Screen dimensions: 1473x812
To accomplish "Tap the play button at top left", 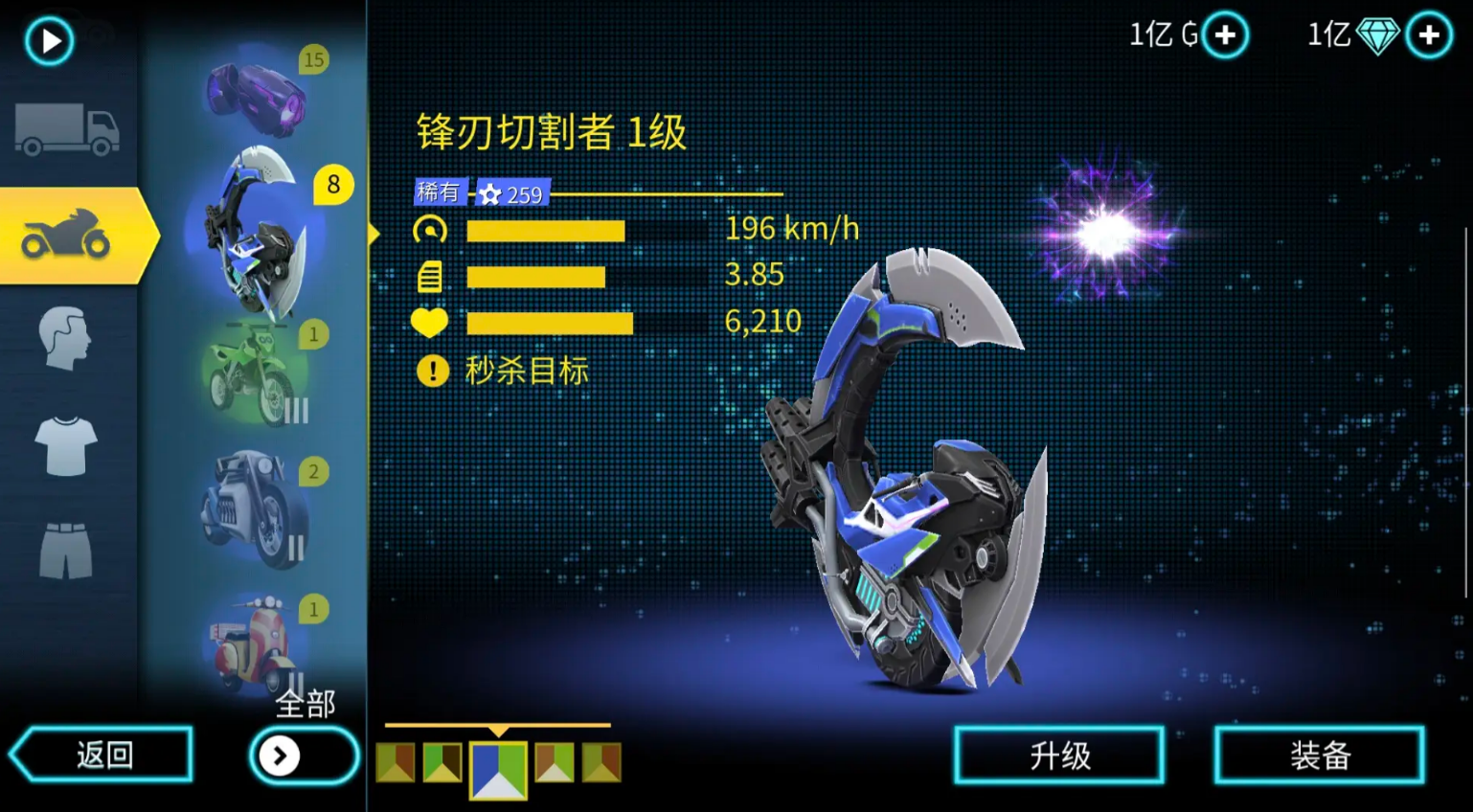I will point(48,40).
